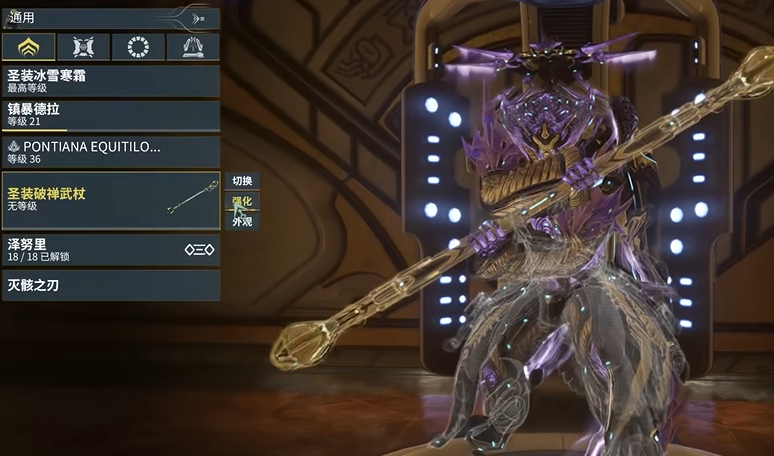Viewport: 774px width, 456px height.
Task: Switch to the fourth arsenal category tab
Action: pos(193,47)
